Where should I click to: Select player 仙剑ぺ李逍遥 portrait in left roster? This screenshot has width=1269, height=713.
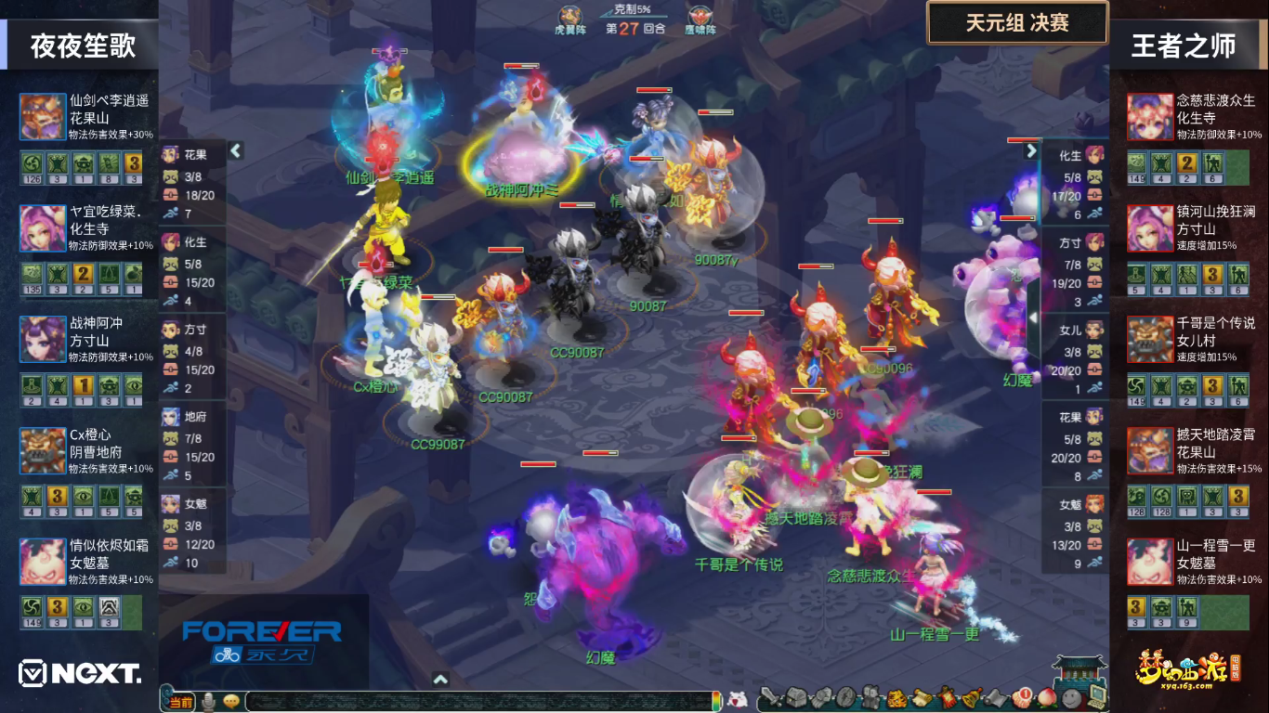pyautogui.click(x=43, y=117)
